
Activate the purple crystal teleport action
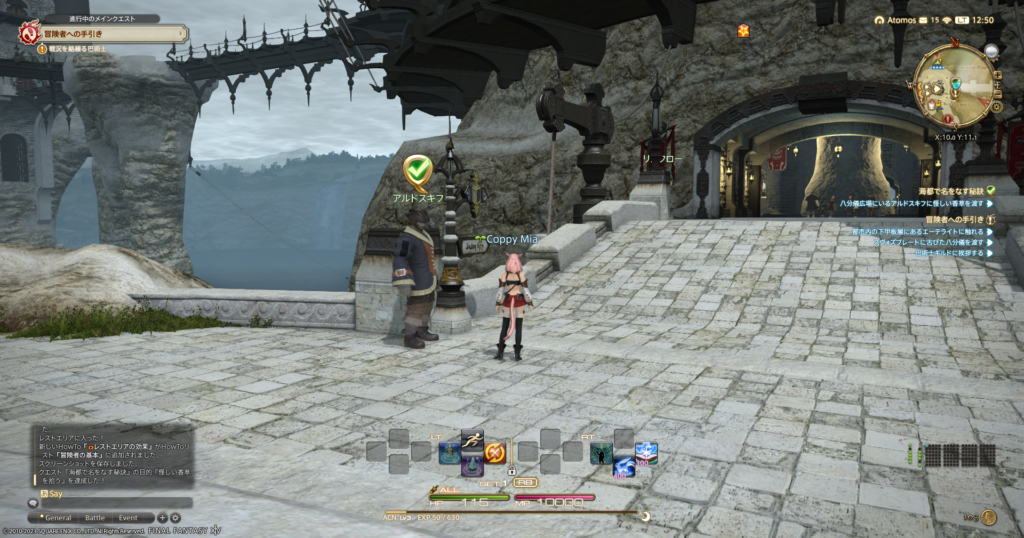point(472,466)
